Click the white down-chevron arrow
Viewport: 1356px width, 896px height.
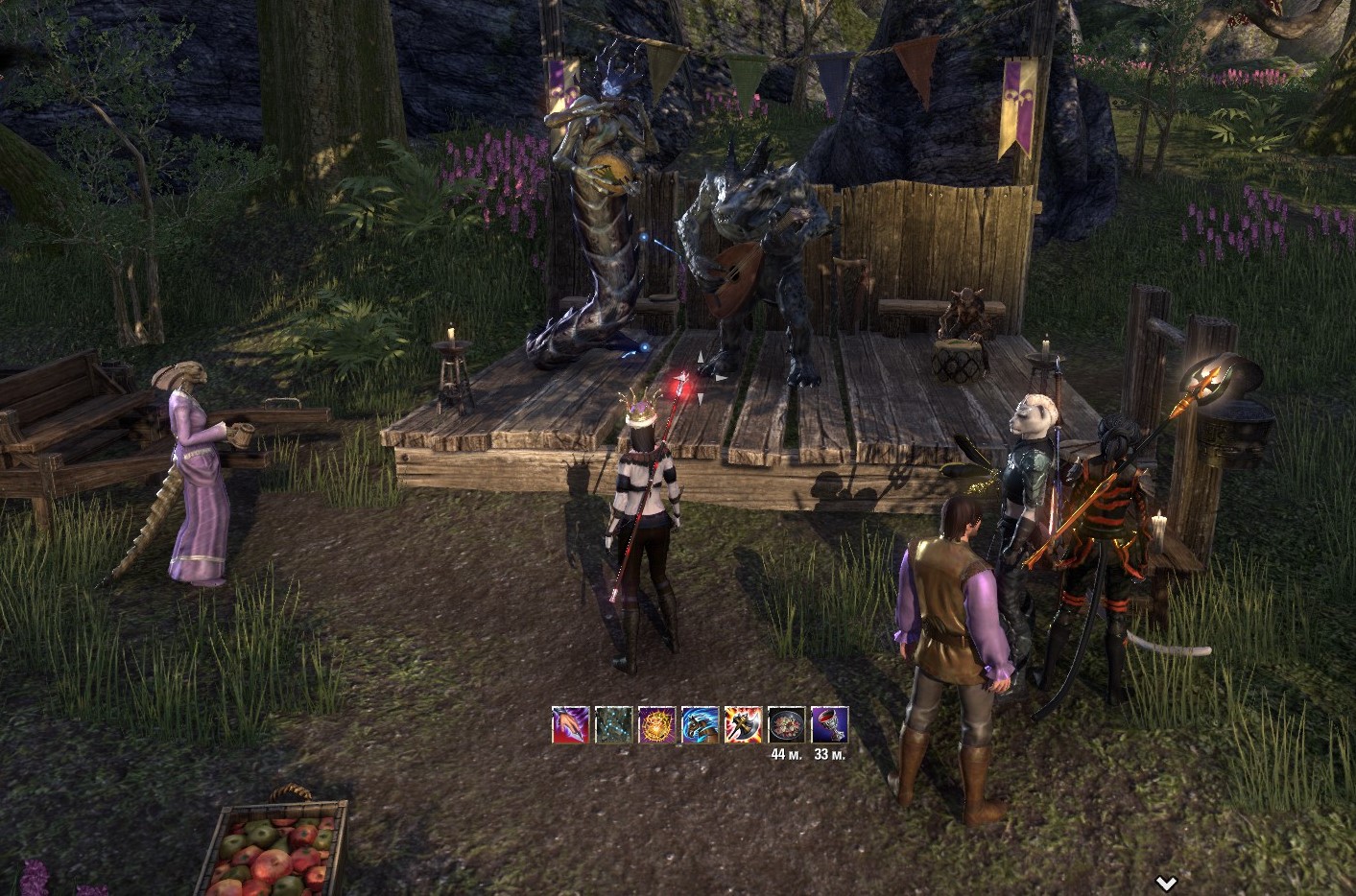pyautogui.click(x=1166, y=883)
